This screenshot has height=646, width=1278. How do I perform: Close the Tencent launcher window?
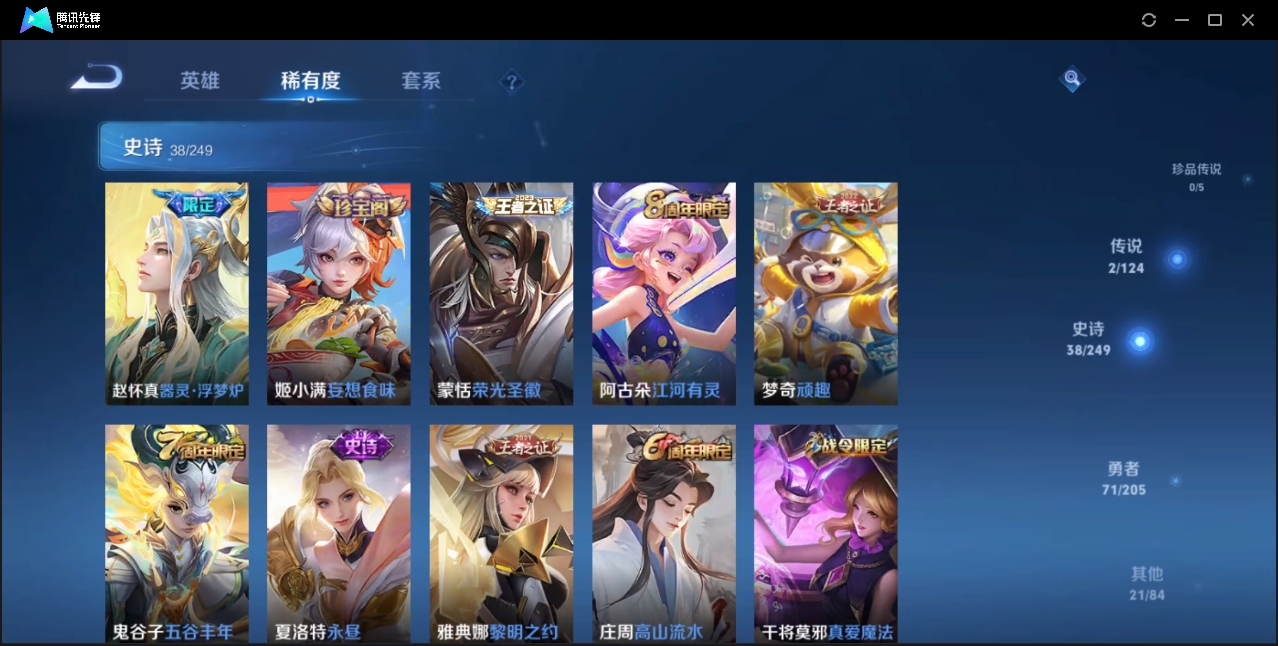pos(1248,20)
